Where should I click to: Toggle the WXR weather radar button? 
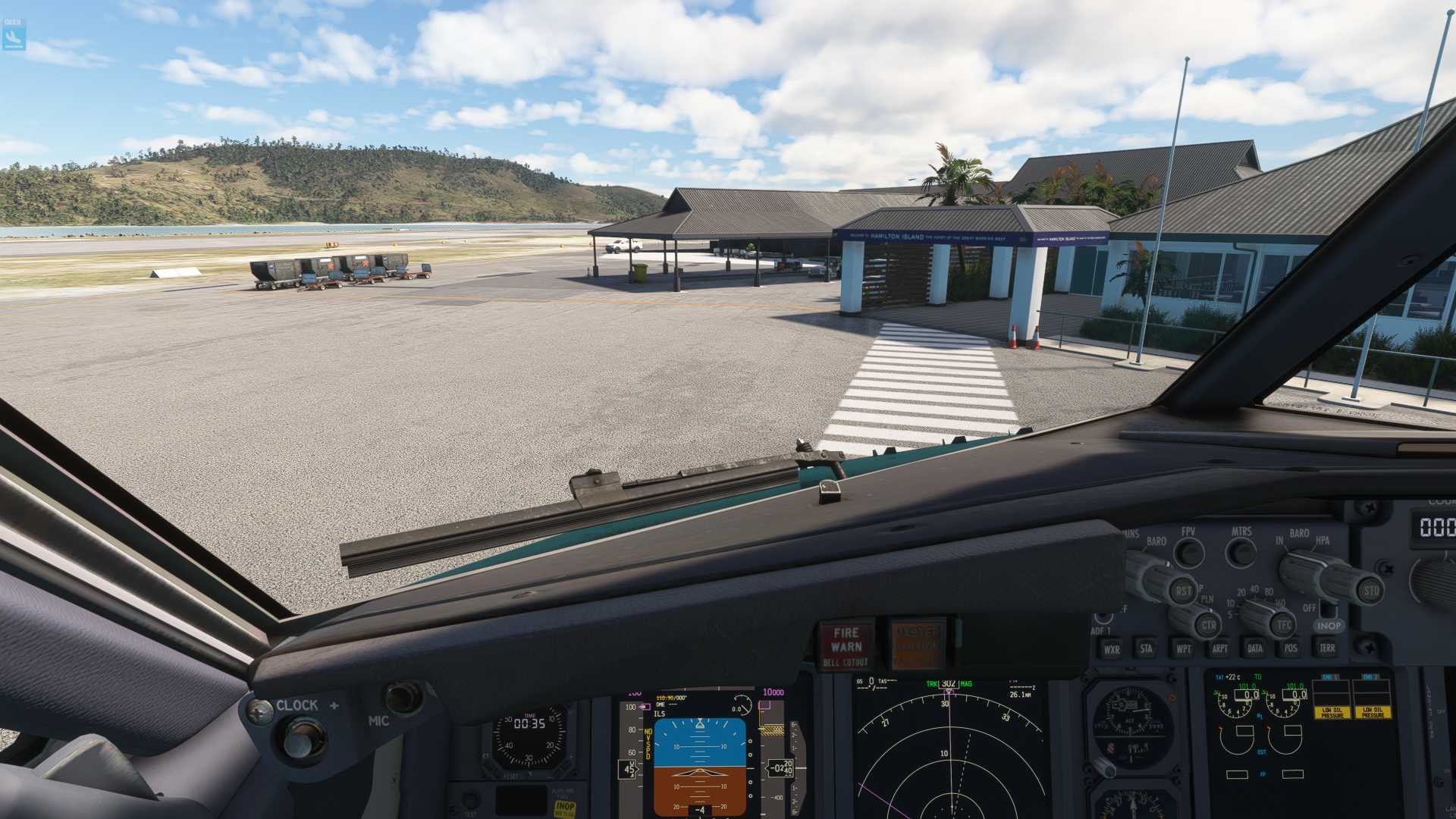(1112, 649)
